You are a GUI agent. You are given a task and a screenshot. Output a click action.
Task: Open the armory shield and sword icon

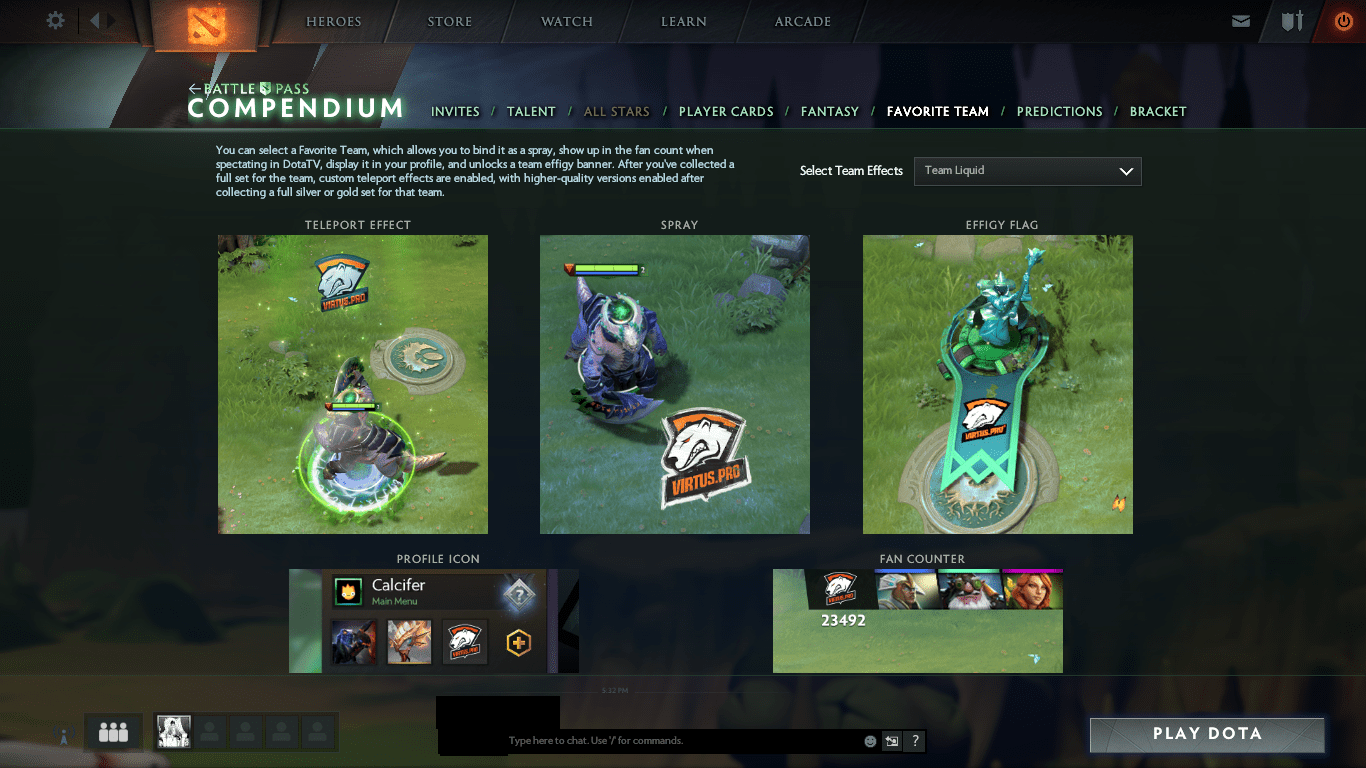[x=1292, y=21]
